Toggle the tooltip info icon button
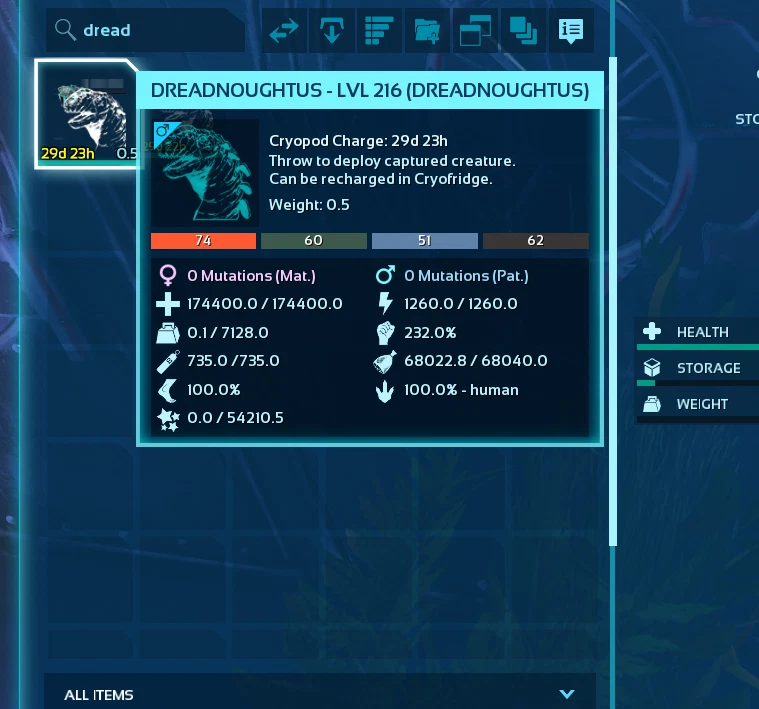Screen dimensions: 759x709 [570, 31]
